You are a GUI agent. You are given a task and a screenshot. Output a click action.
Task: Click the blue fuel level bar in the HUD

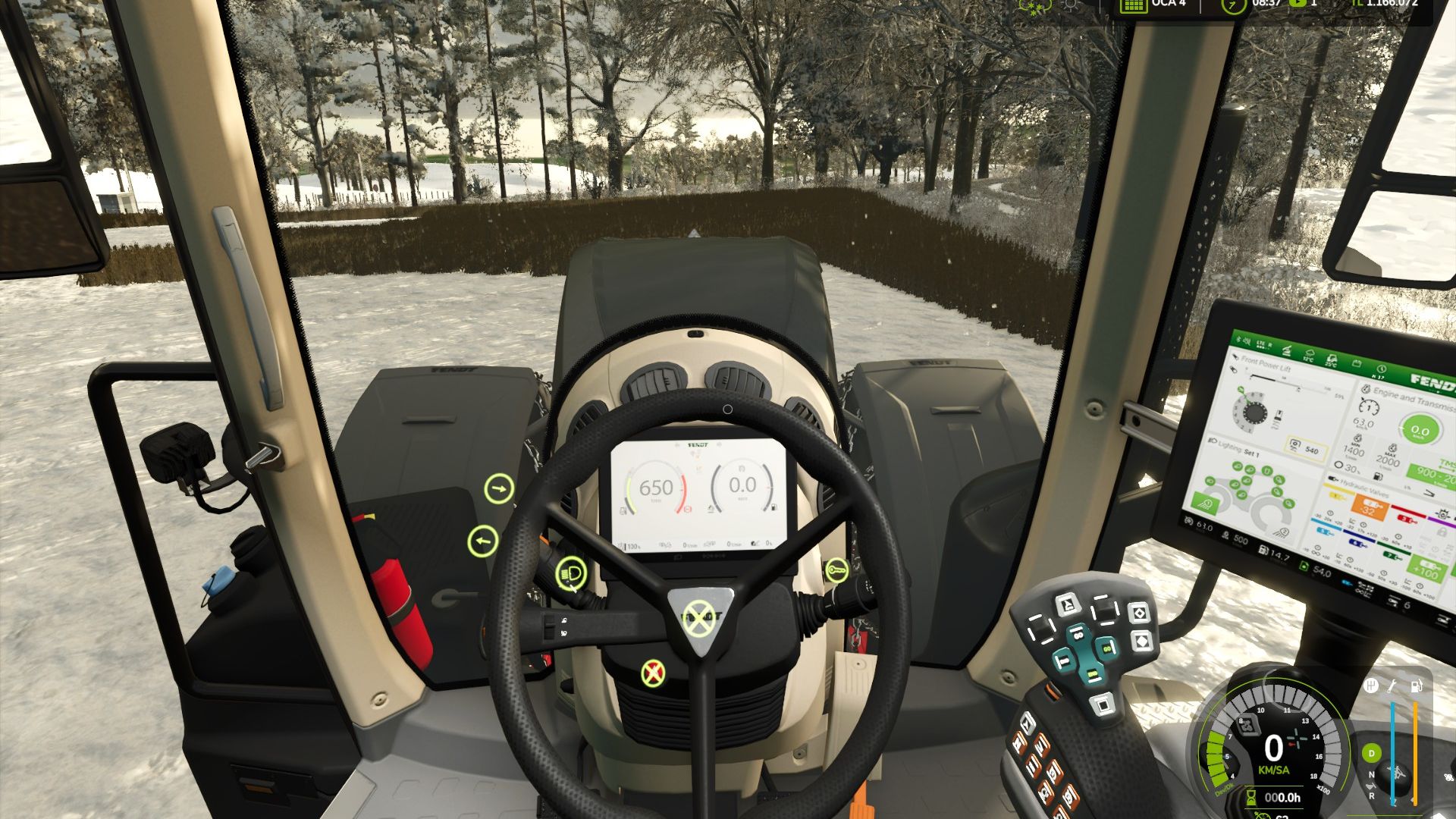click(1392, 752)
